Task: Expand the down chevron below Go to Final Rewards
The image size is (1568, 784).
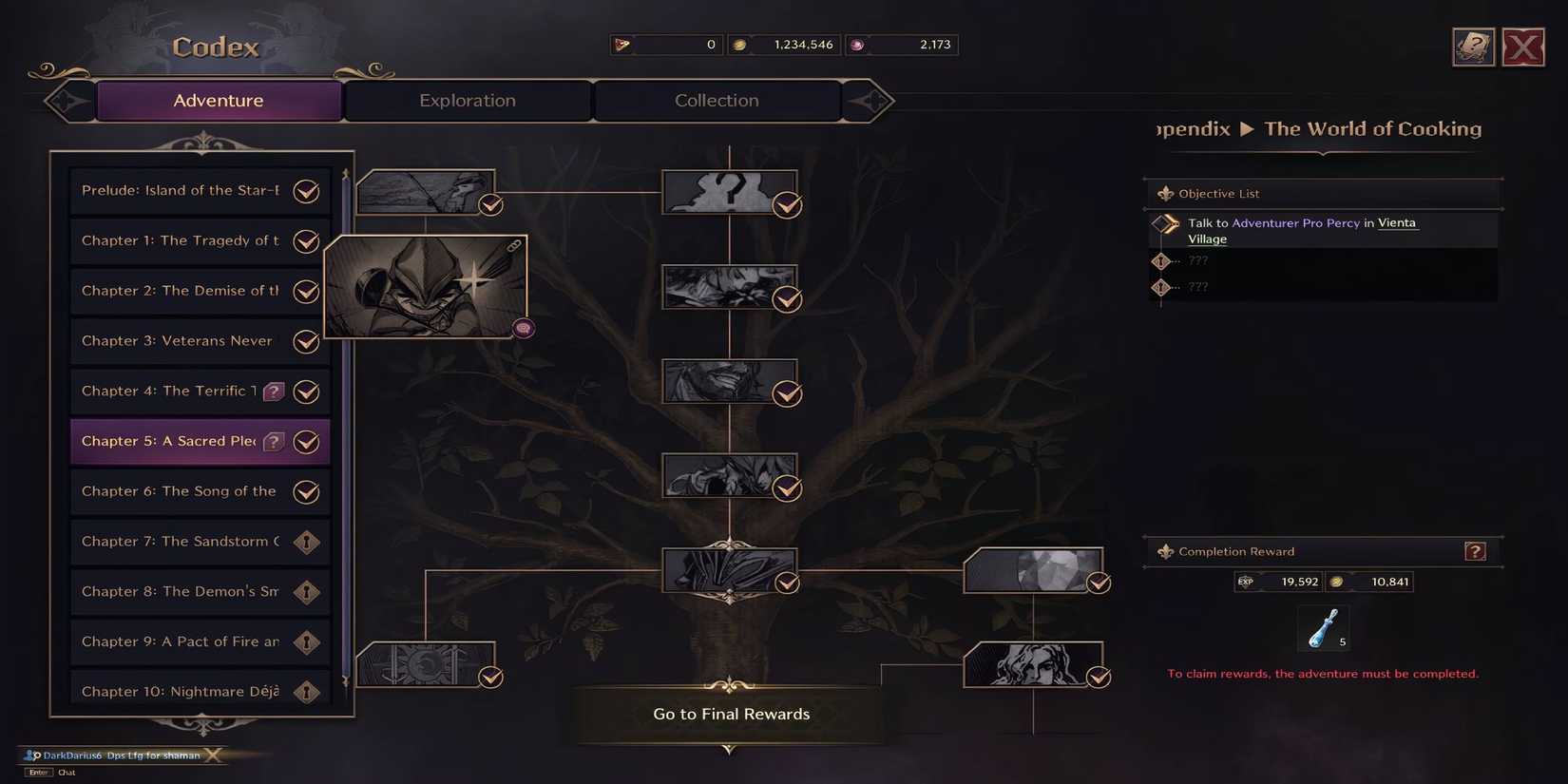Action: click(x=730, y=749)
